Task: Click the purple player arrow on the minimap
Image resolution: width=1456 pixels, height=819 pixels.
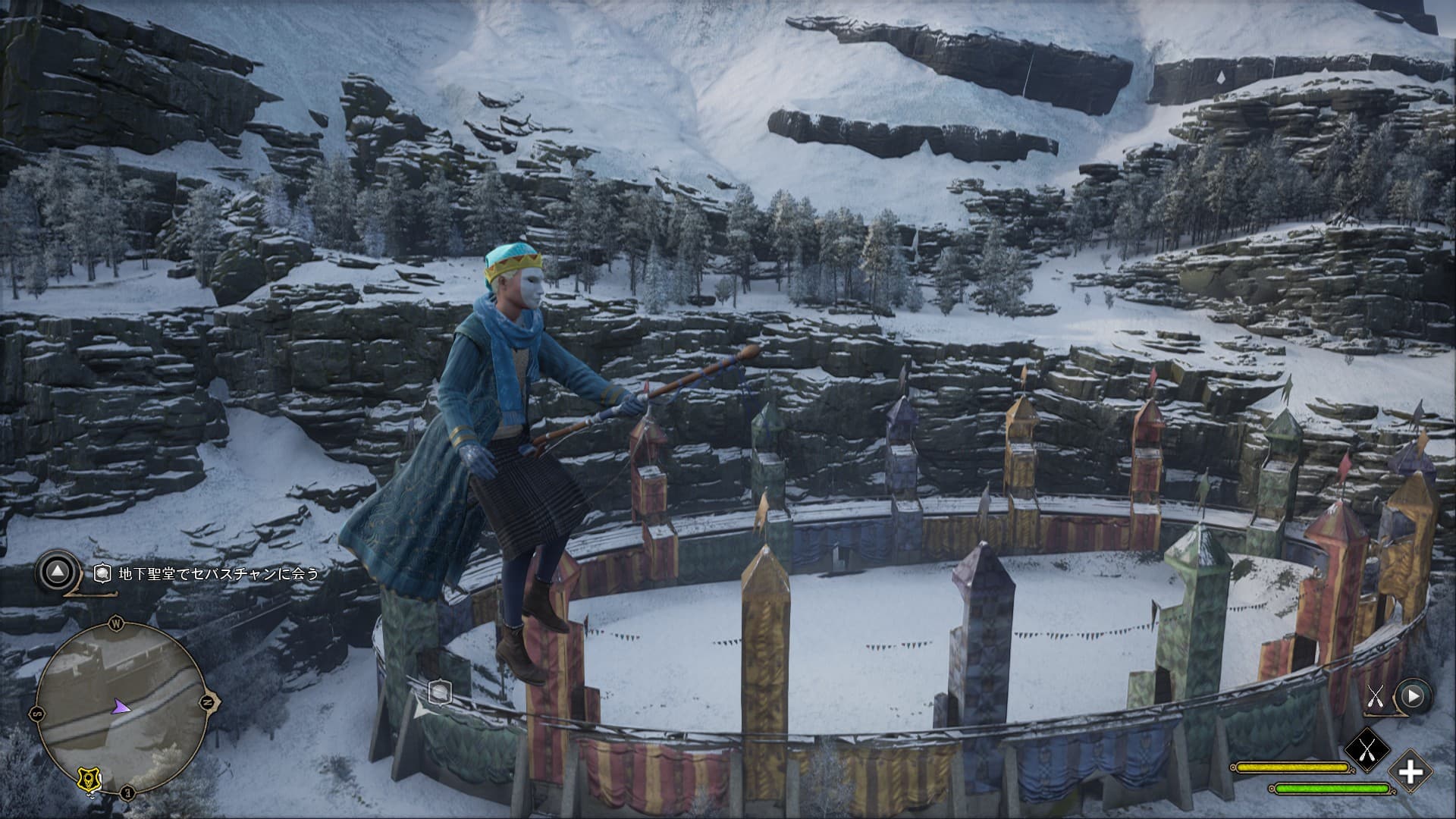Action: 120,707
